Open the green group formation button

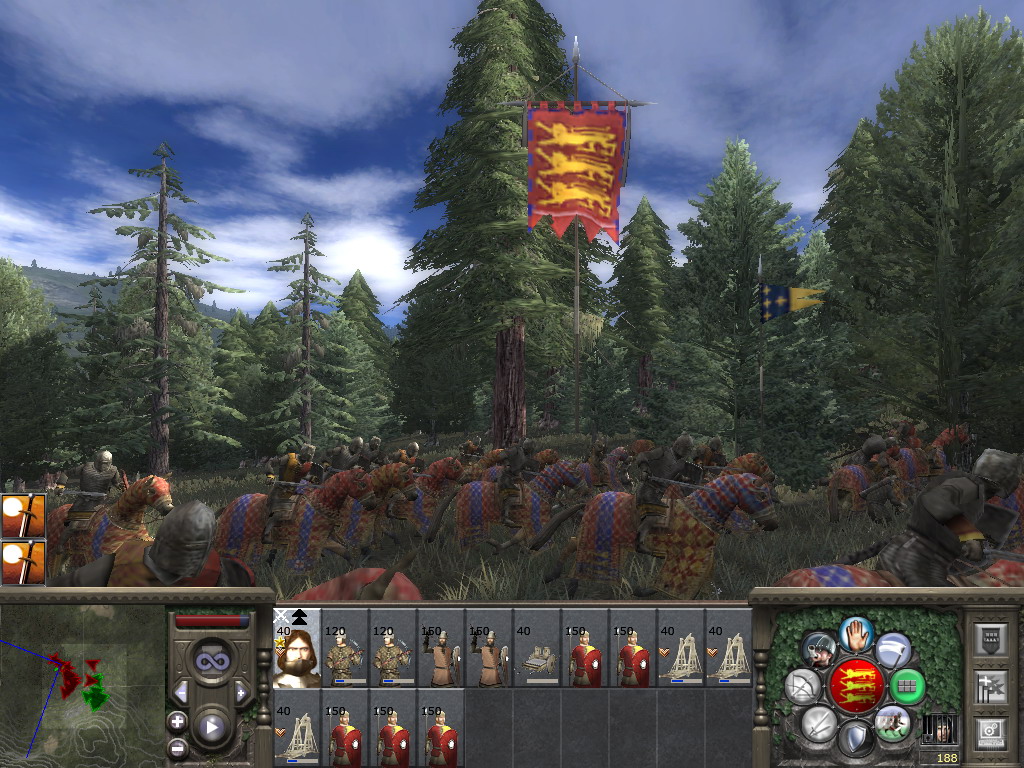907,687
